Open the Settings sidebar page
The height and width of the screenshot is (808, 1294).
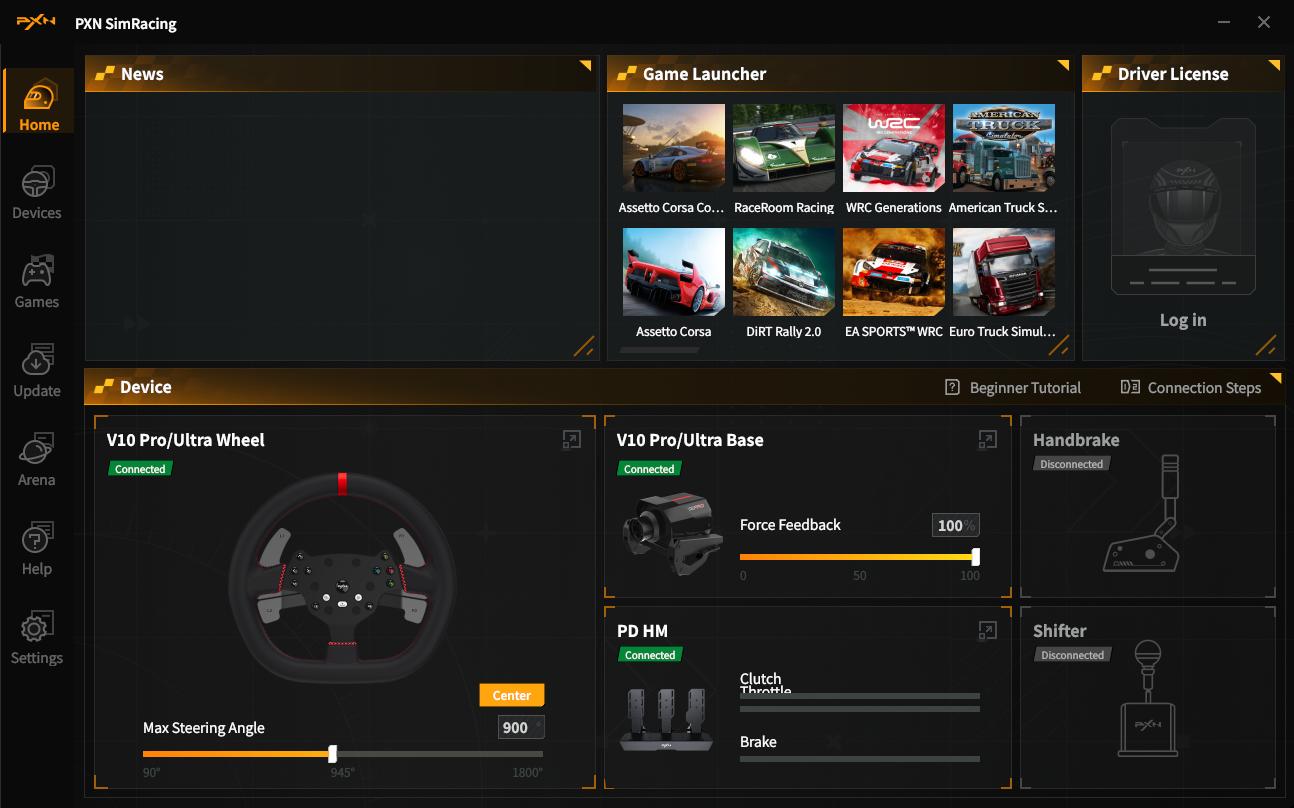point(37,639)
